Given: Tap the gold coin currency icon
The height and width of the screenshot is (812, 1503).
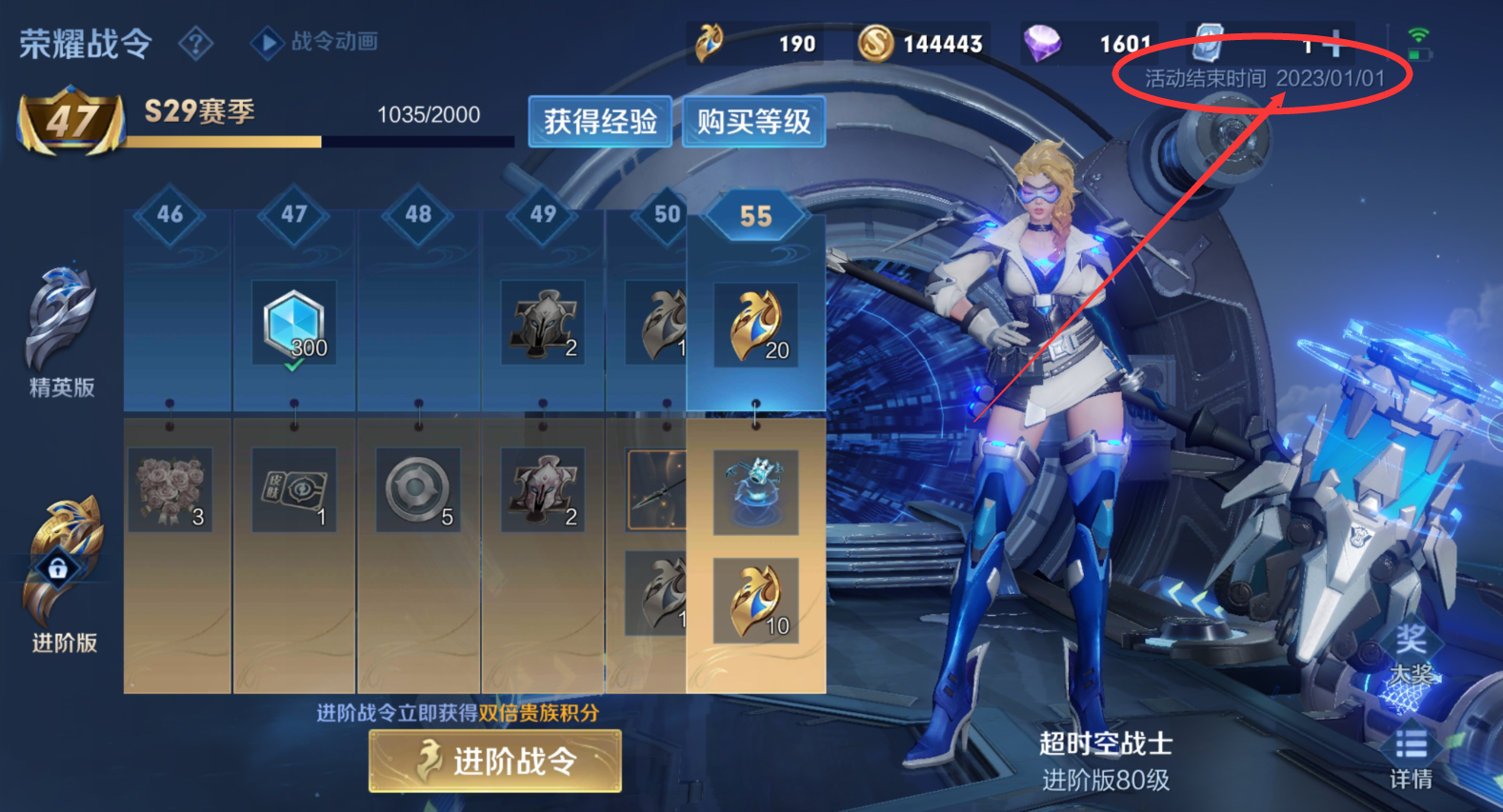Looking at the screenshot, I should coord(875,43).
